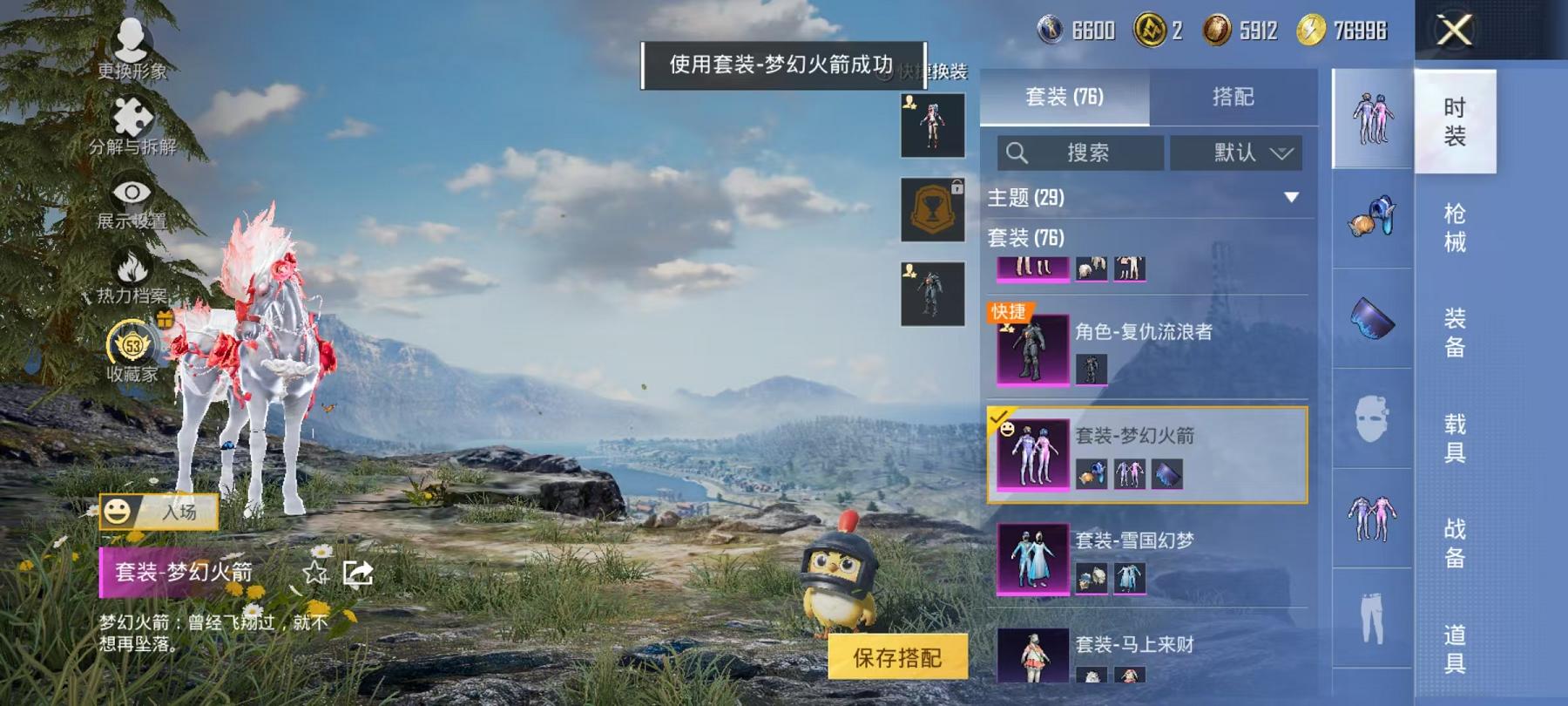Toggle favorite star for 套装-梦幻火箭
Screen dimensions: 1568x706
(x=314, y=574)
